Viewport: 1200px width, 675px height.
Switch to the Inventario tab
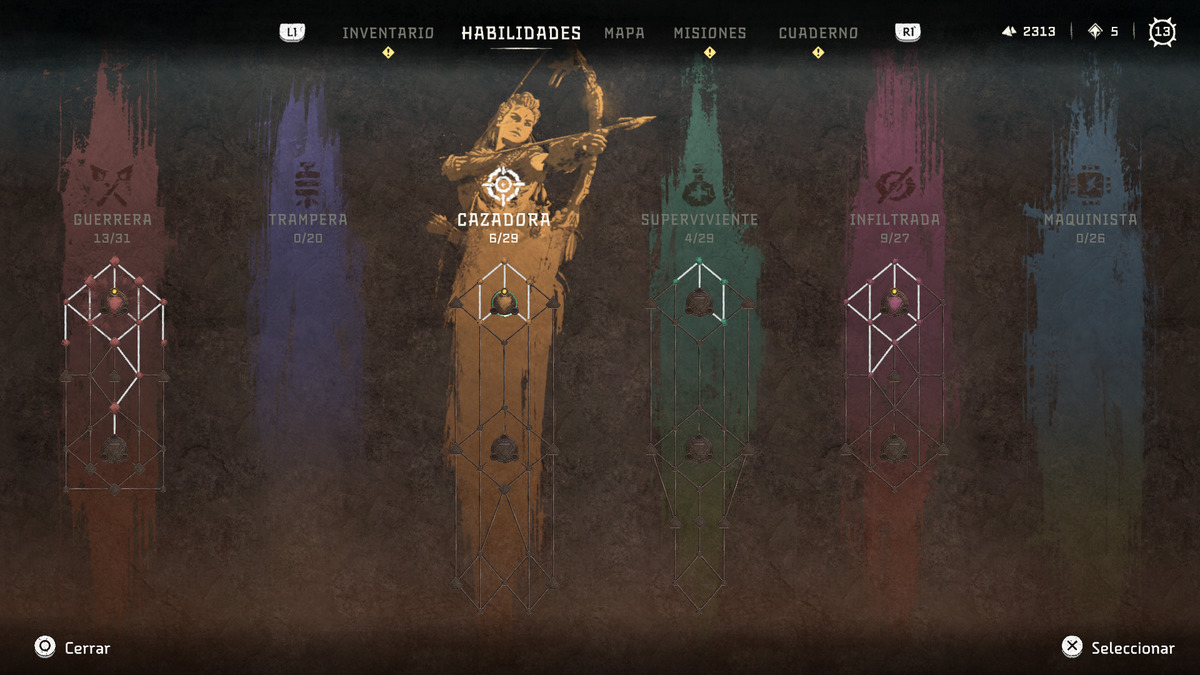click(388, 33)
